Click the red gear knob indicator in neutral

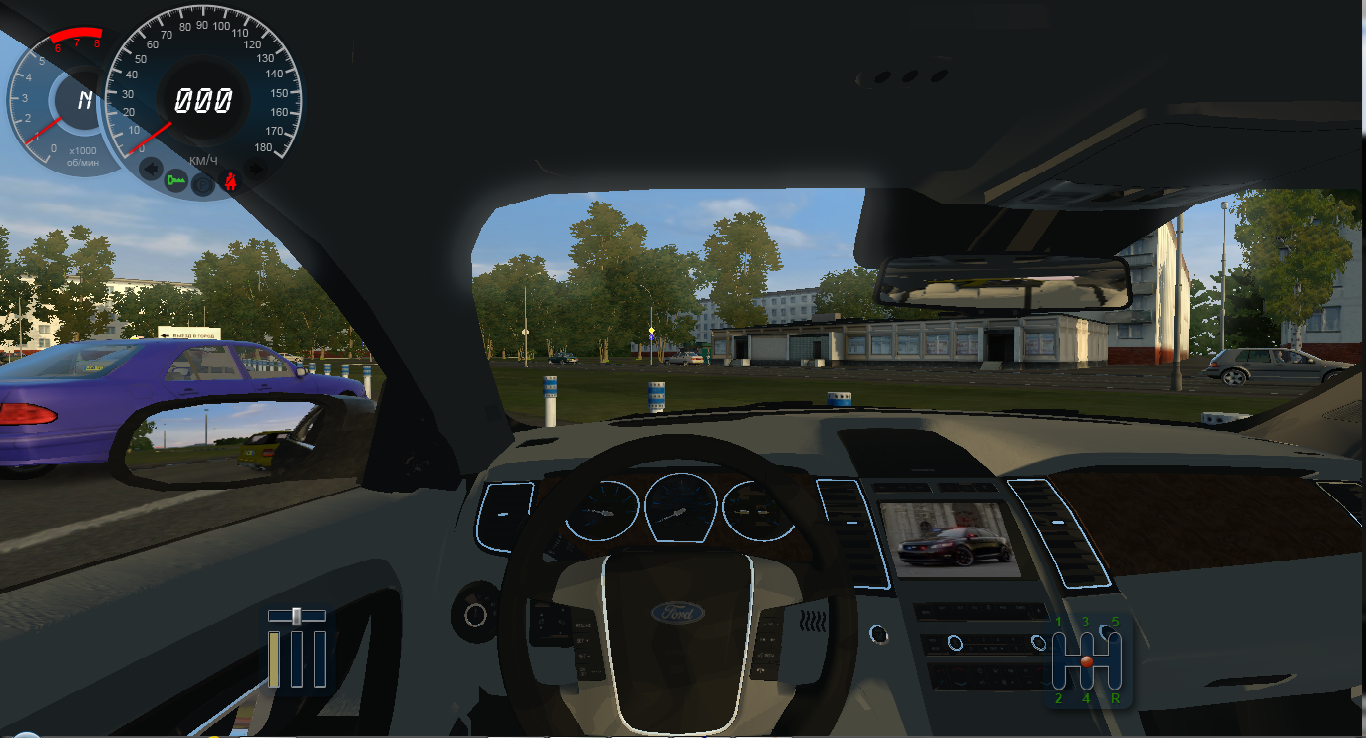pyautogui.click(x=1087, y=662)
